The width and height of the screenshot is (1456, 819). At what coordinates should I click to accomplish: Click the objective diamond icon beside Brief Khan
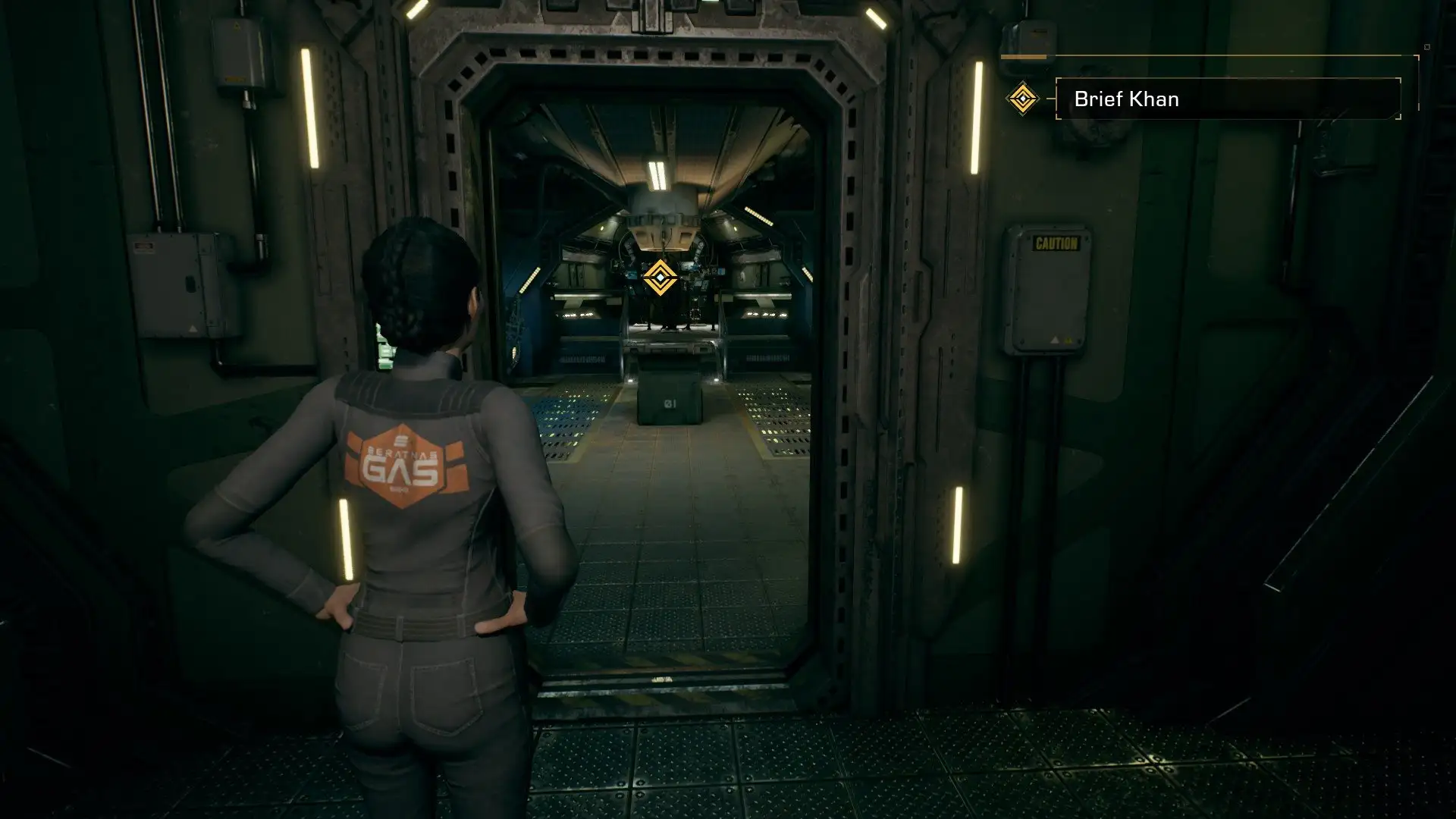(1022, 99)
